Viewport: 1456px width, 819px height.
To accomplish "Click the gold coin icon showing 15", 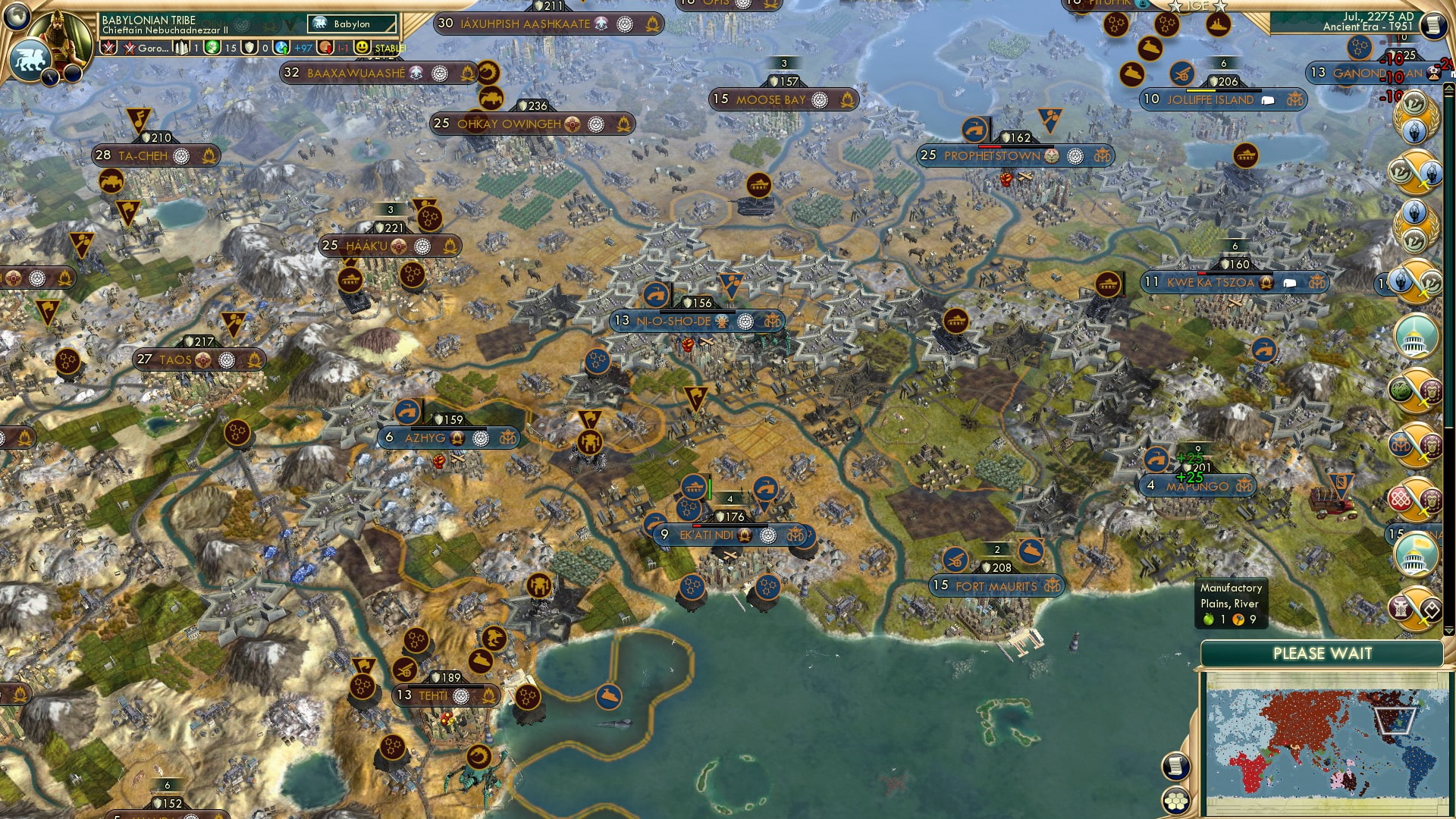I will [213, 47].
